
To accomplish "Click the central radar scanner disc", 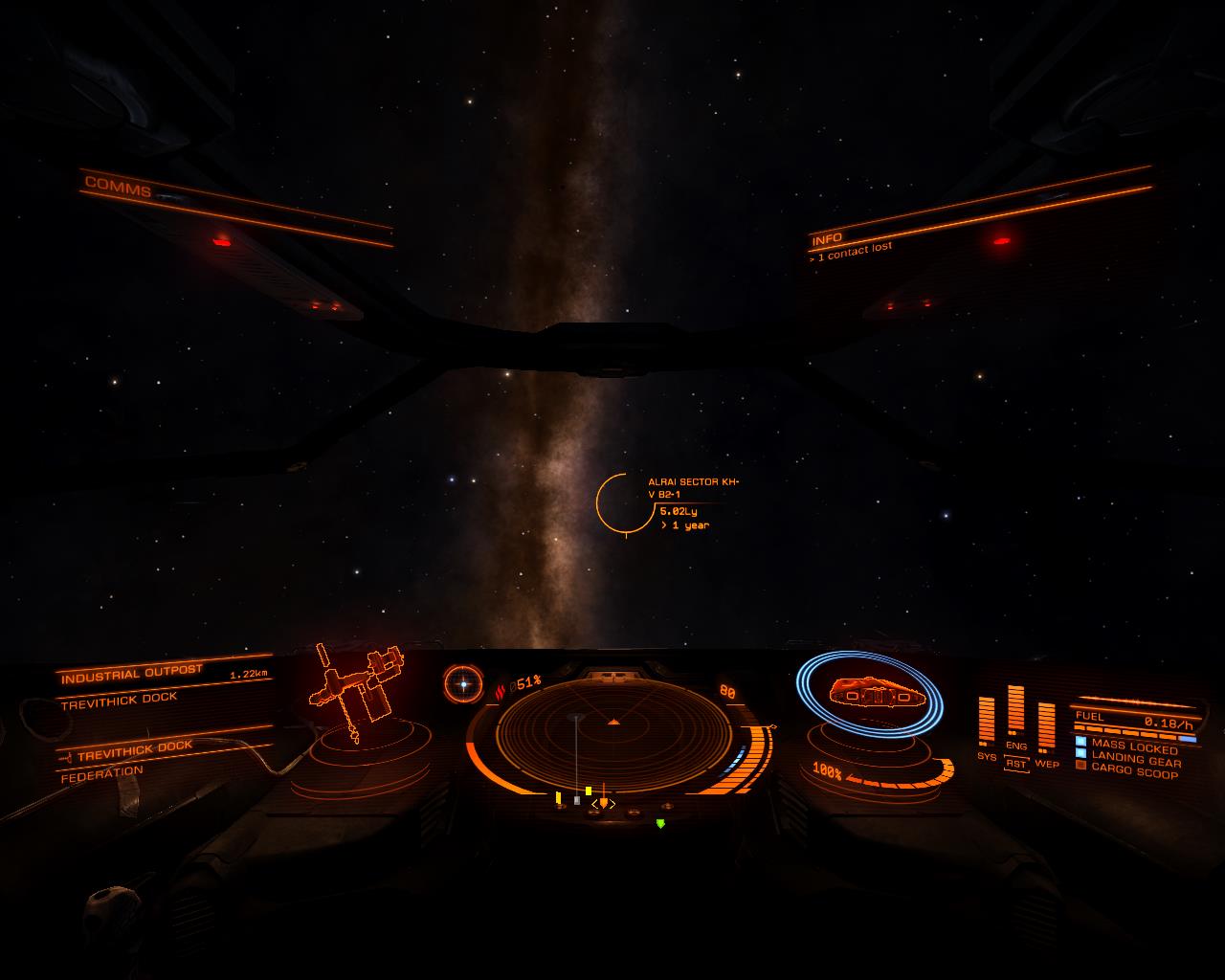I will (x=613, y=734).
